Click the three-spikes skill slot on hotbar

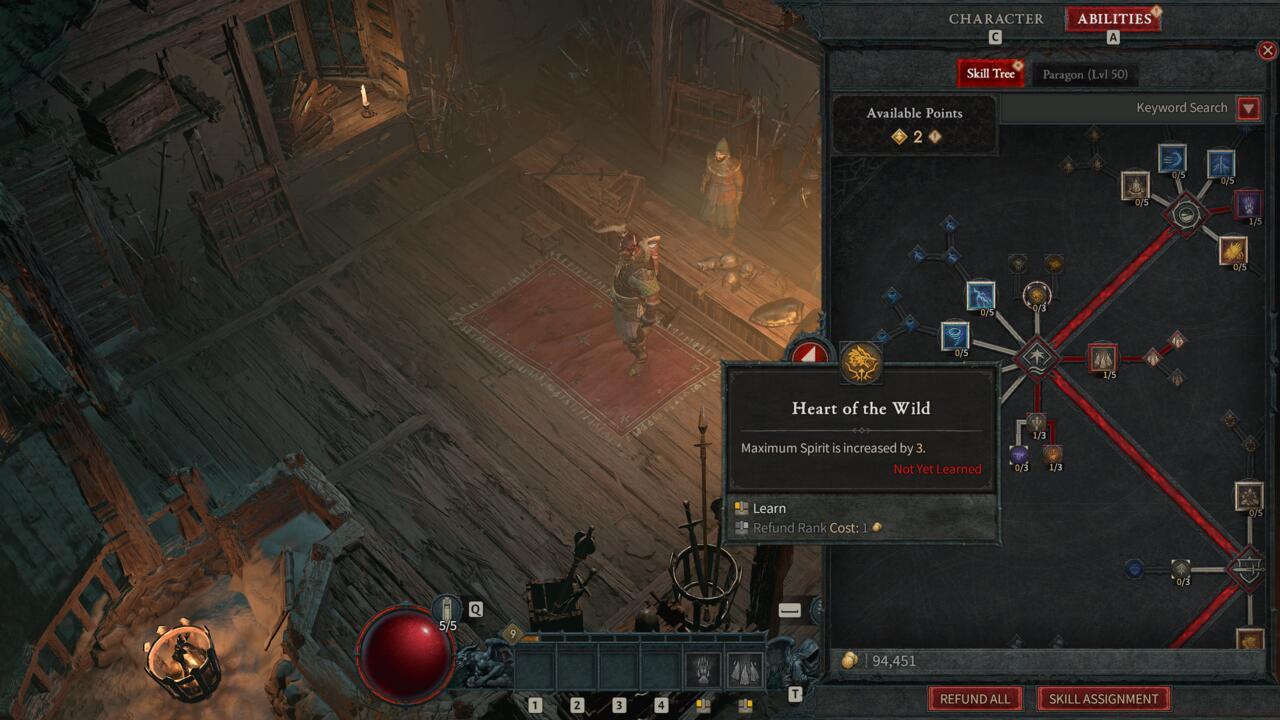click(744, 669)
